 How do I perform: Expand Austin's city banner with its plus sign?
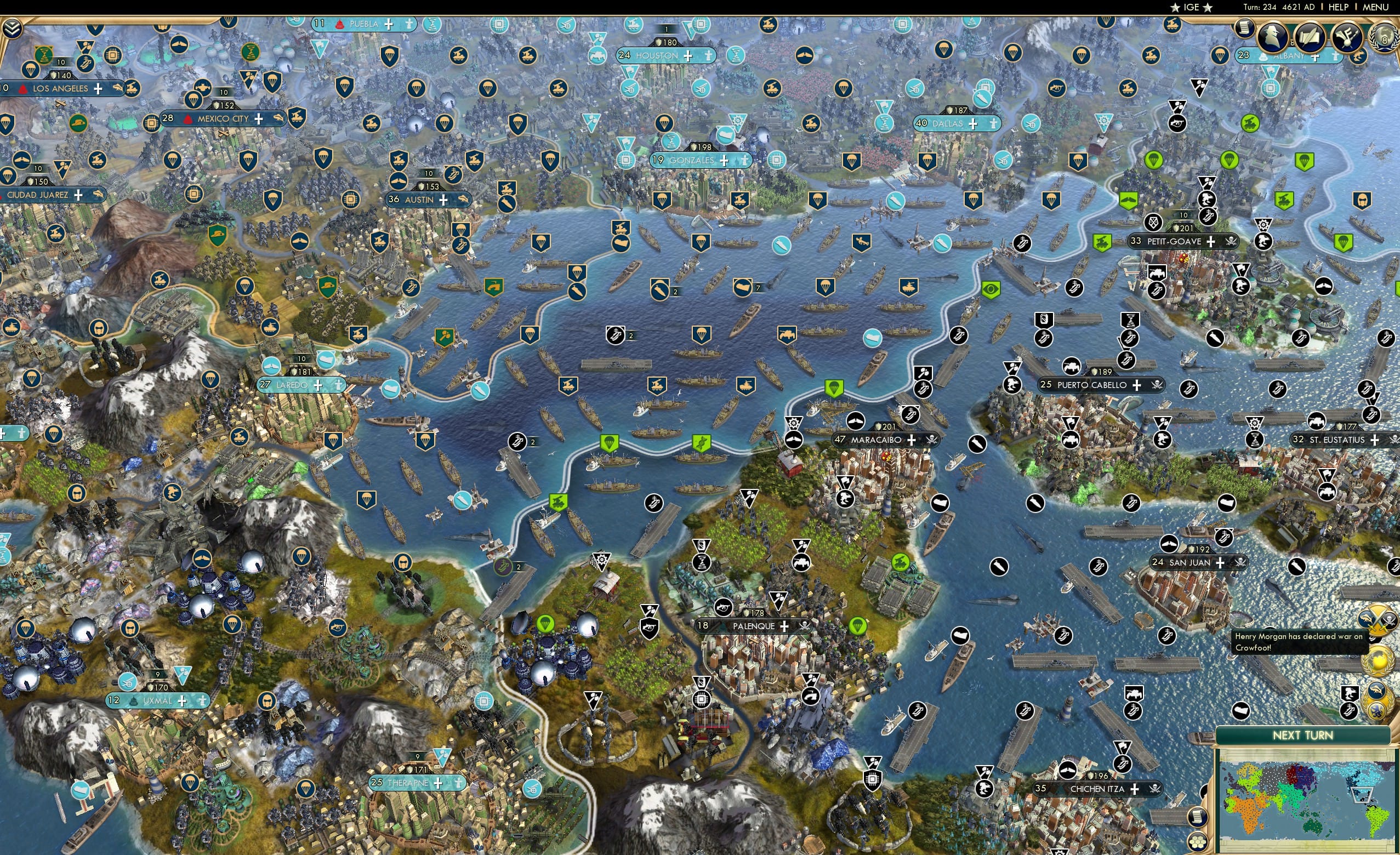click(x=442, y=200)
